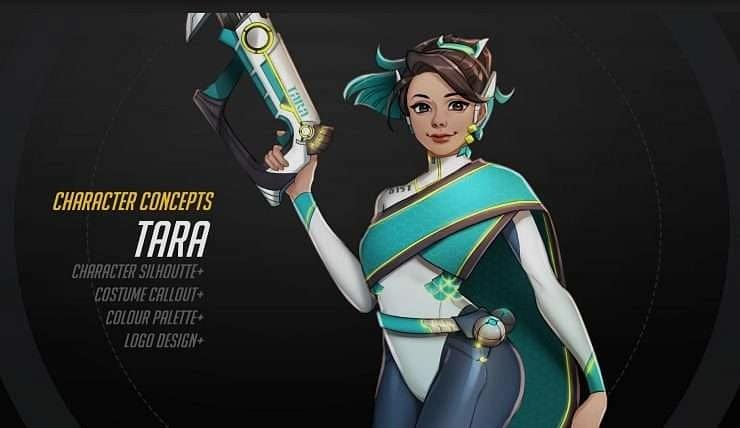The width and height of the screenshot is (740, 428).
Task: Show the Colour Palette+ section
Action: pyautogui.click(x=154, y=317)
